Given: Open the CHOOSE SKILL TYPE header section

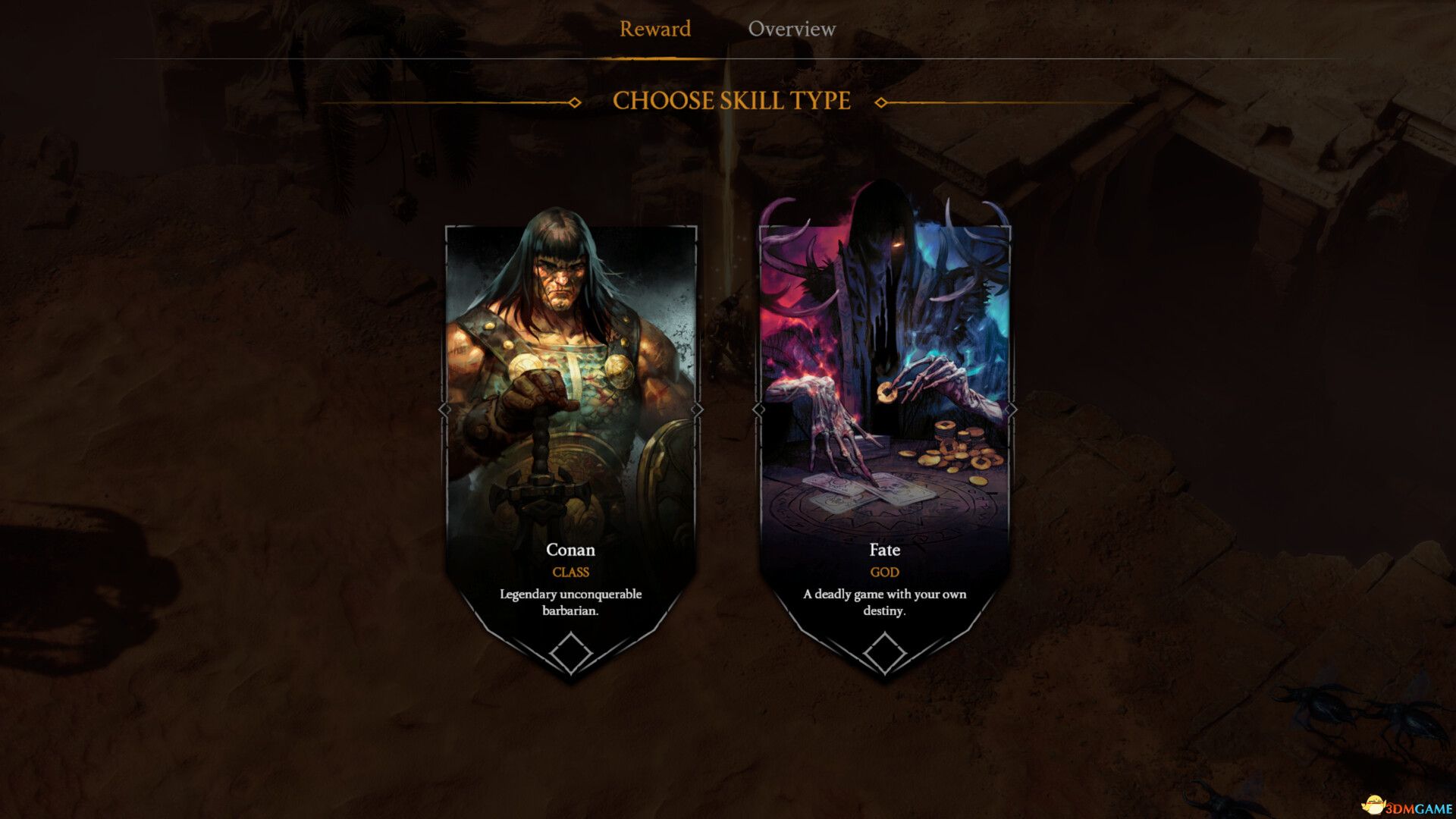Looking at the screenshot, I should pos(730,100).
